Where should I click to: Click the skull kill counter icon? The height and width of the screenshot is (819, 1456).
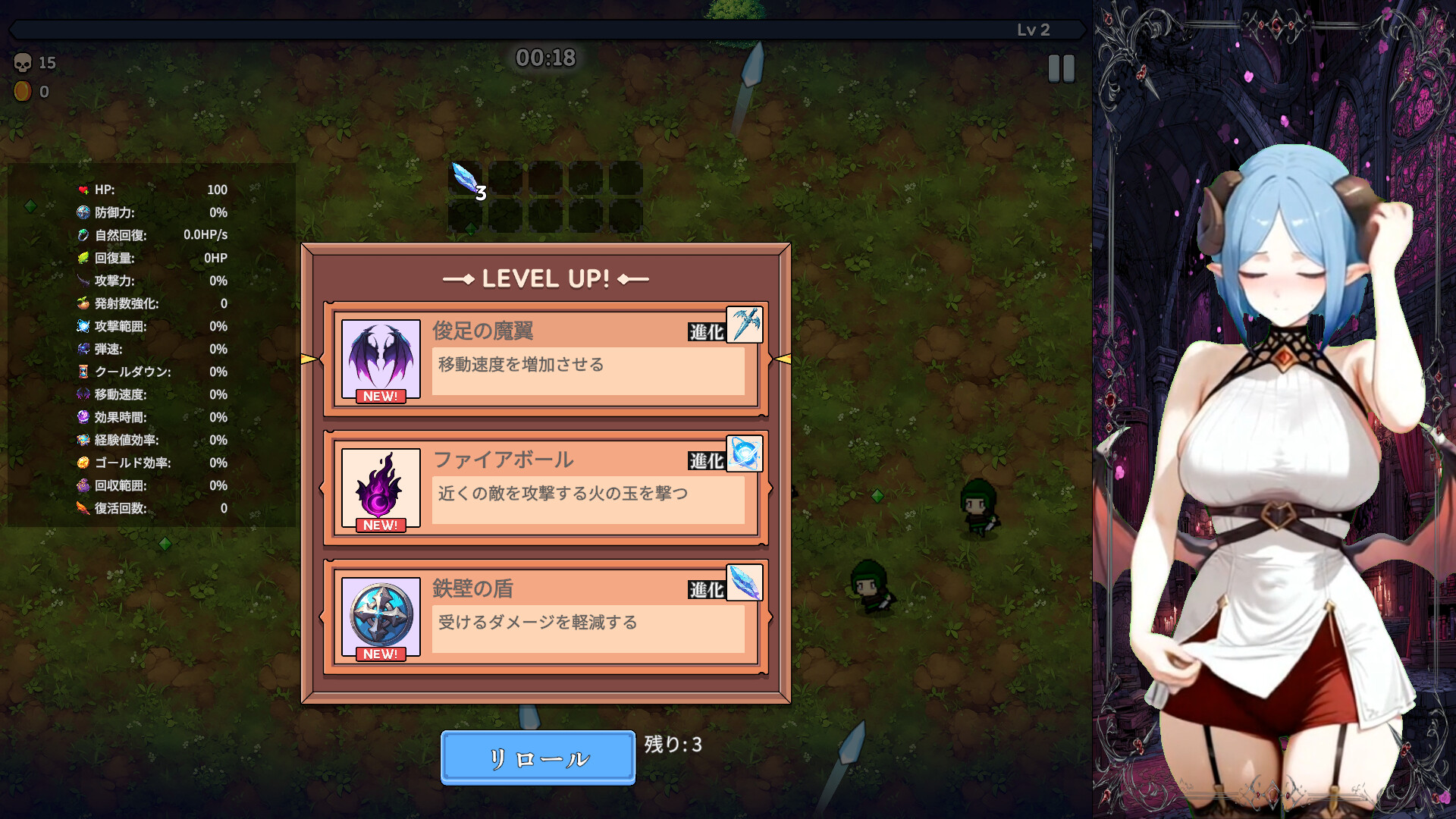21,63
